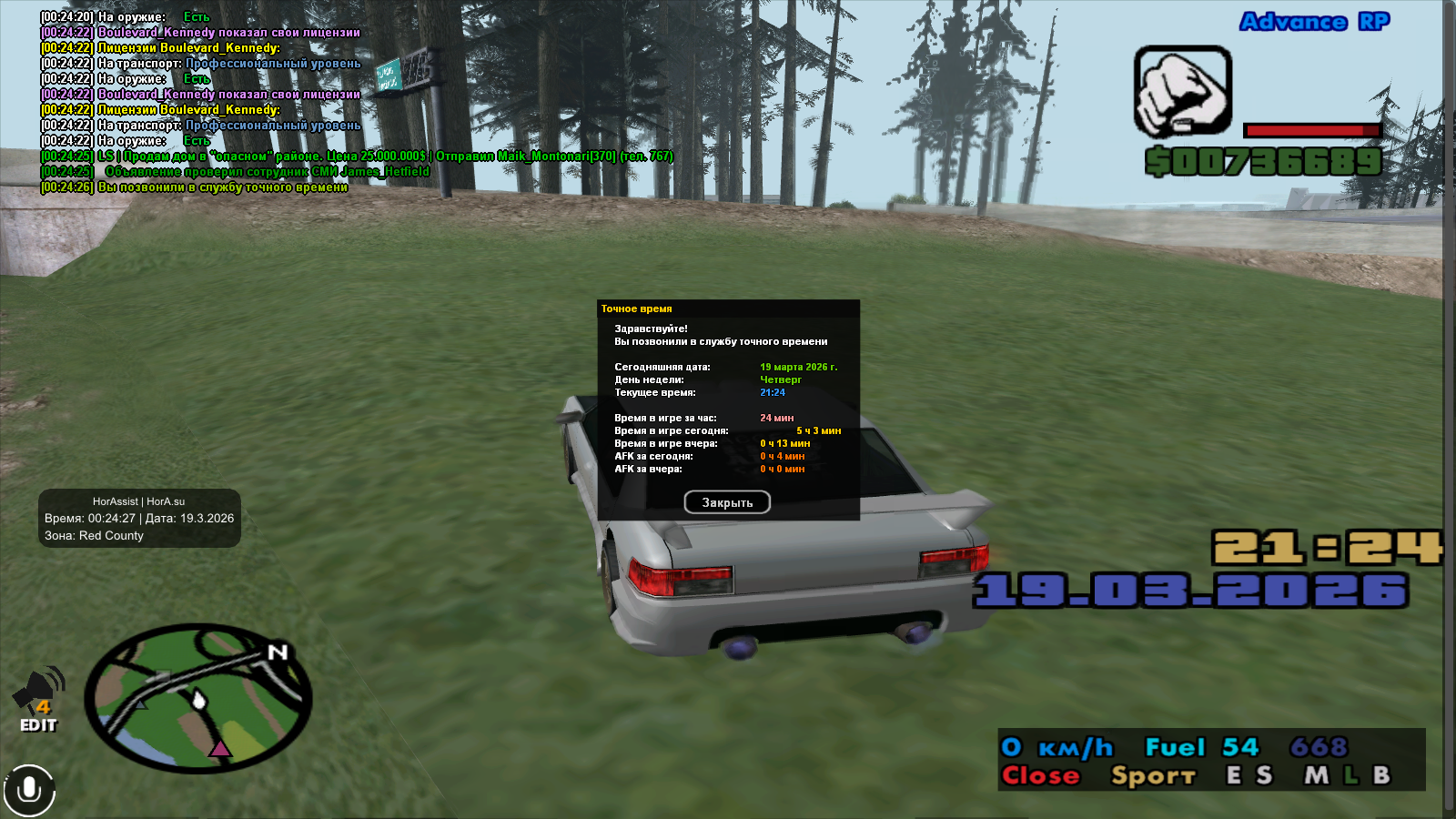The image size is (1456, 819).
Task: Open the circular radar minimap
Action: pos(198,698)
